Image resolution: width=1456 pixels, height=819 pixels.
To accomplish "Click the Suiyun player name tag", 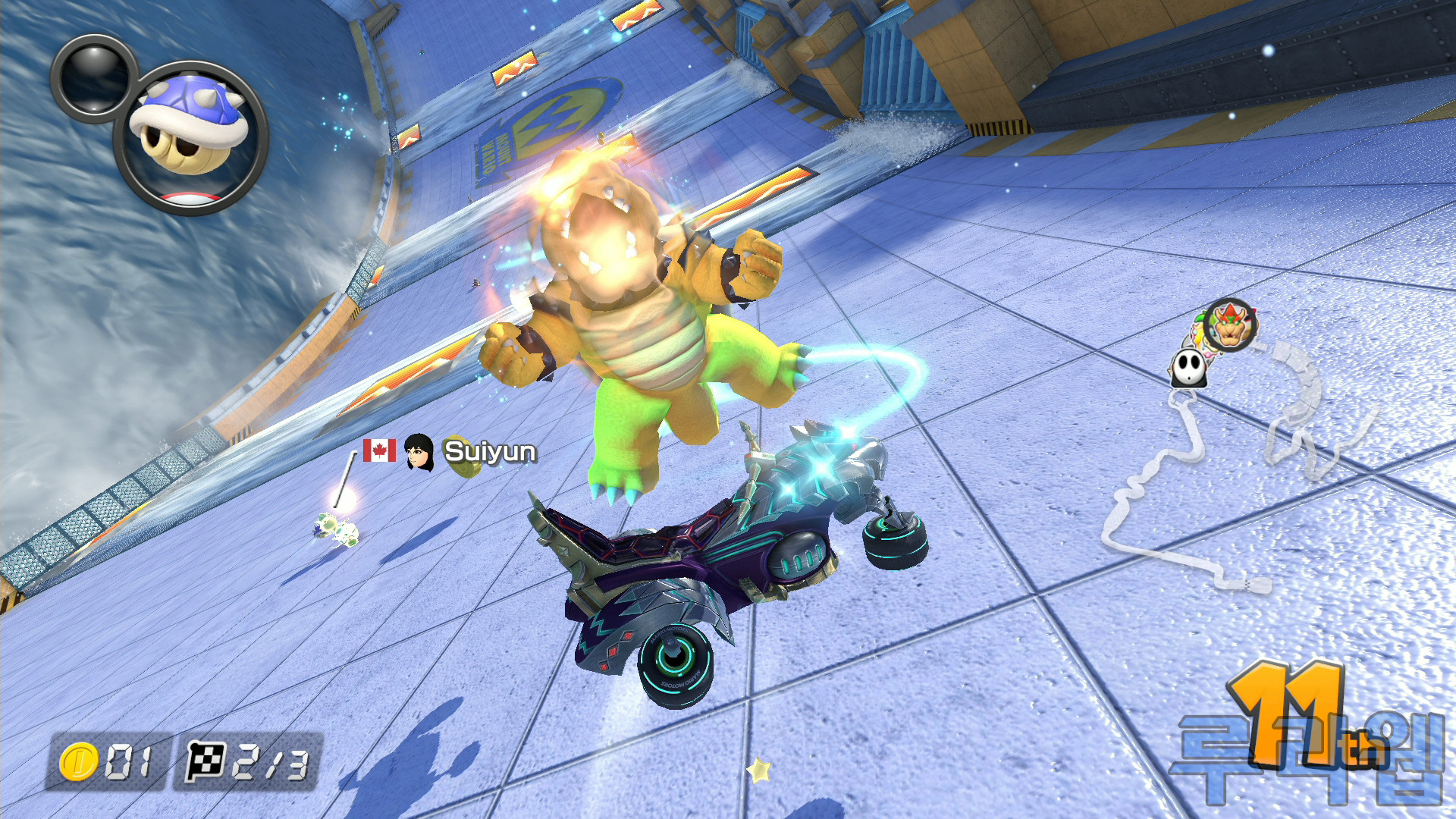I will [489, 451].
